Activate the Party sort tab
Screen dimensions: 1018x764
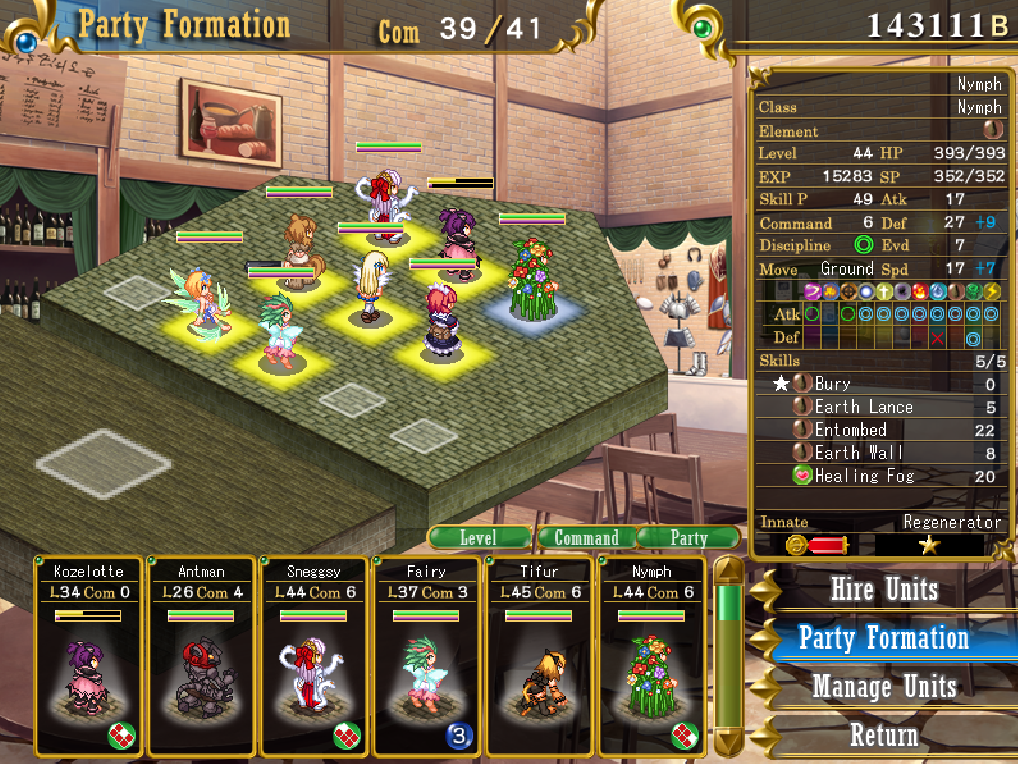tap(688, 538)
